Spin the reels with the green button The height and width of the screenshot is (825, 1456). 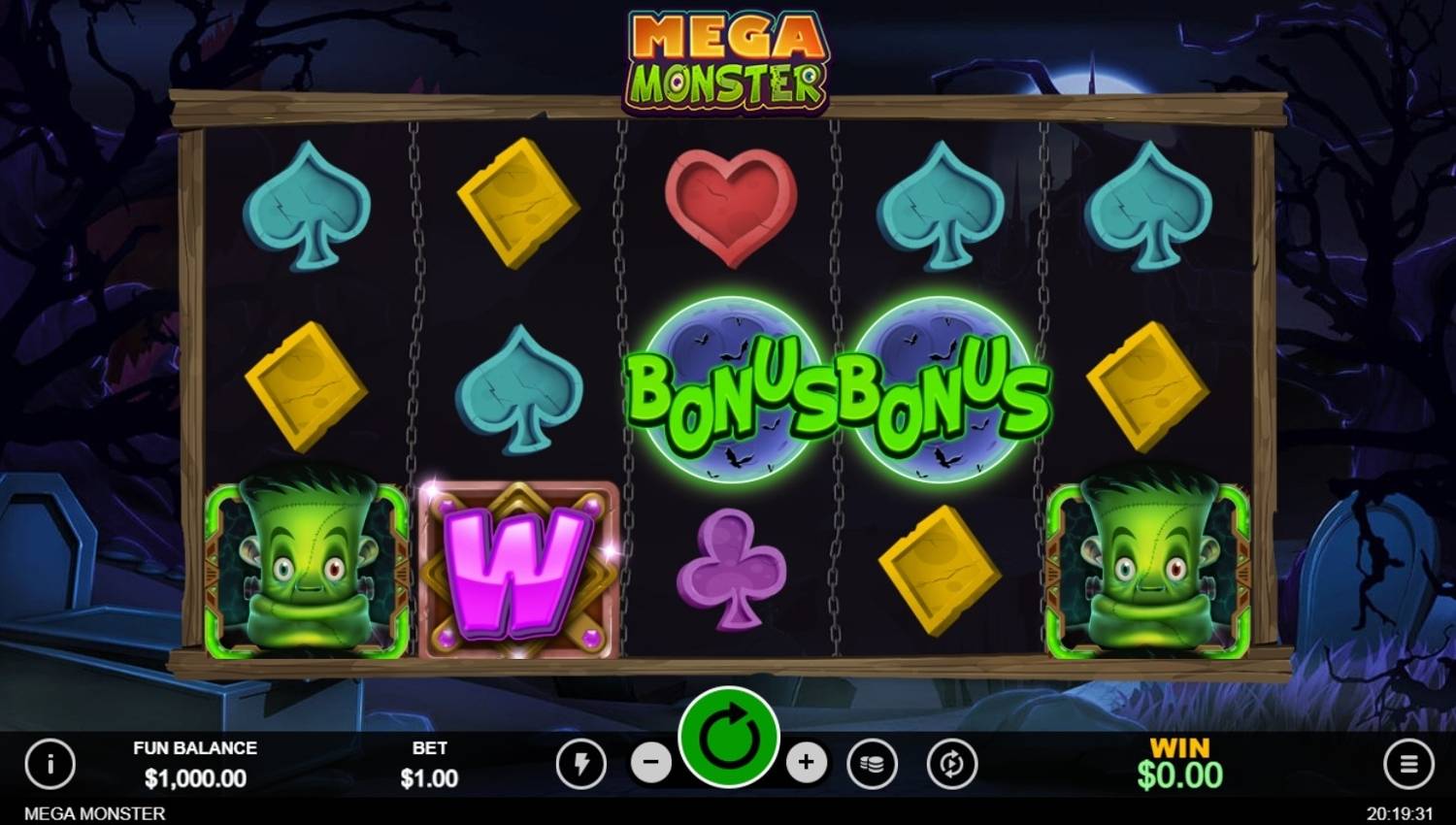click(x=729, y=739)
